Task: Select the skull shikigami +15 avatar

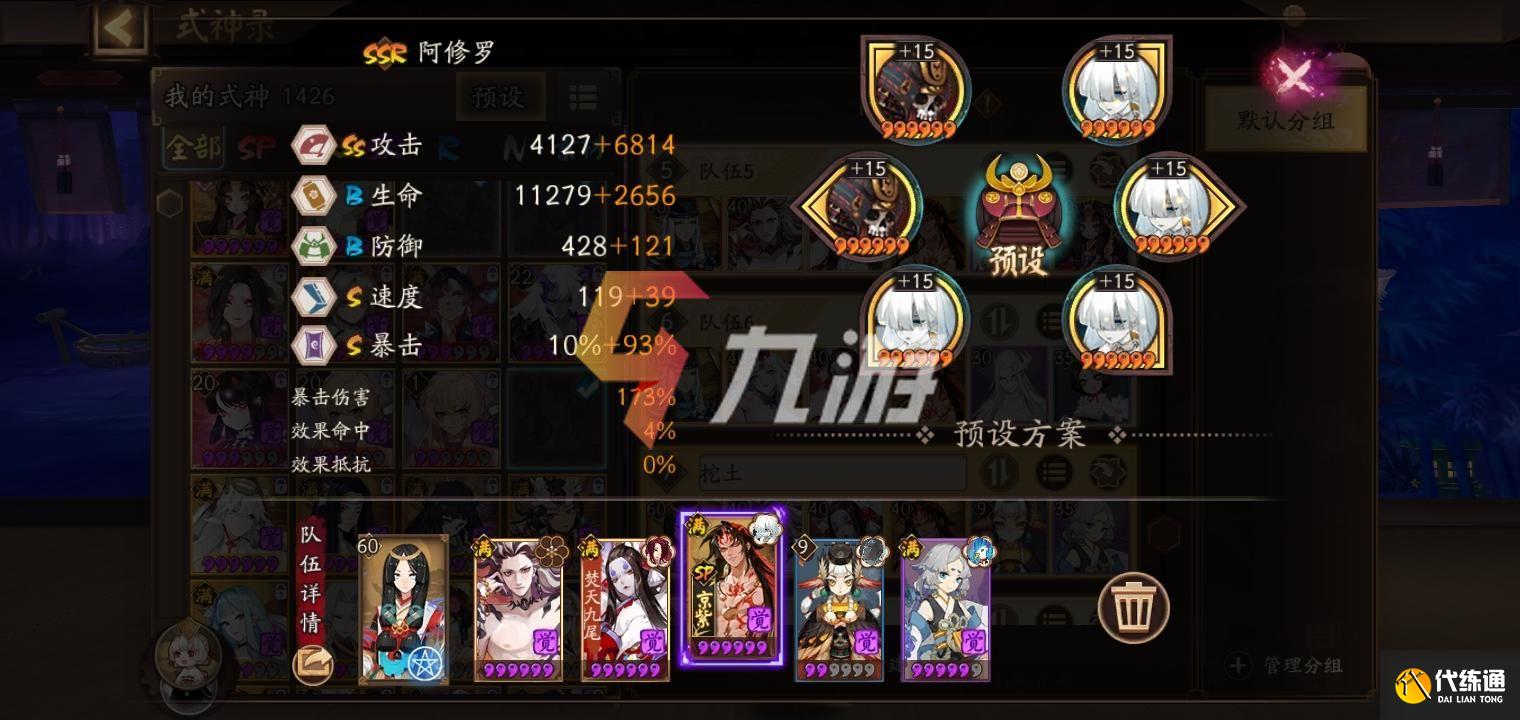Action: [x=913, y=90]
